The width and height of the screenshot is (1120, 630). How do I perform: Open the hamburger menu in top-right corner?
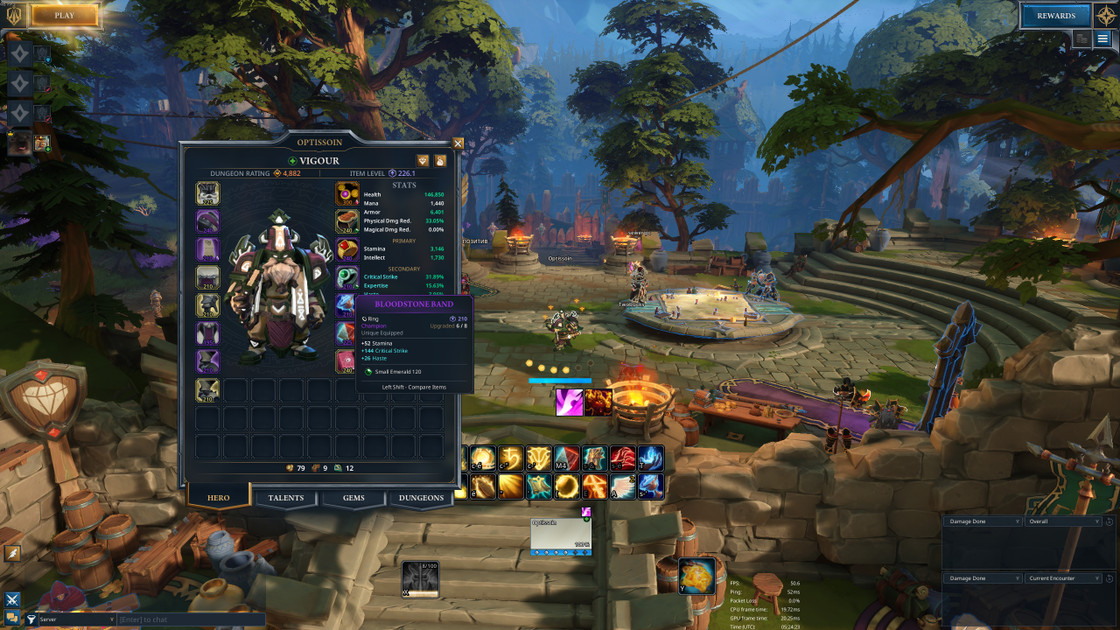click(x=1103, y=39)
